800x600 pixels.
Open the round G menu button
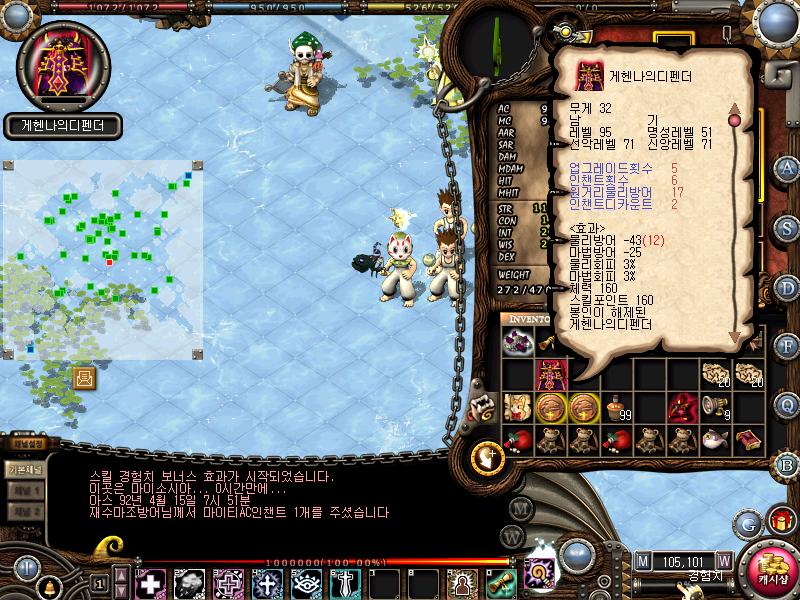pos(748,521)
